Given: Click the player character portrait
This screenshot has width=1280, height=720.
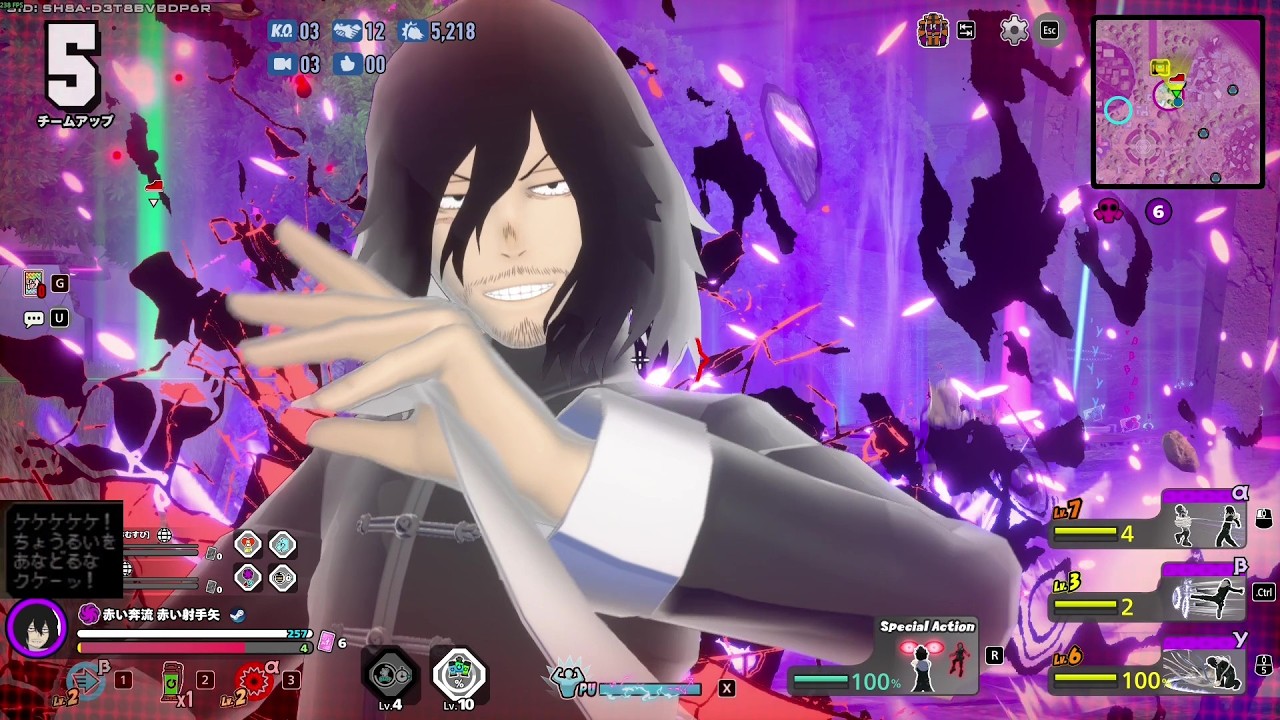Looking at the screenshot, I should click(x=35, y=628).
